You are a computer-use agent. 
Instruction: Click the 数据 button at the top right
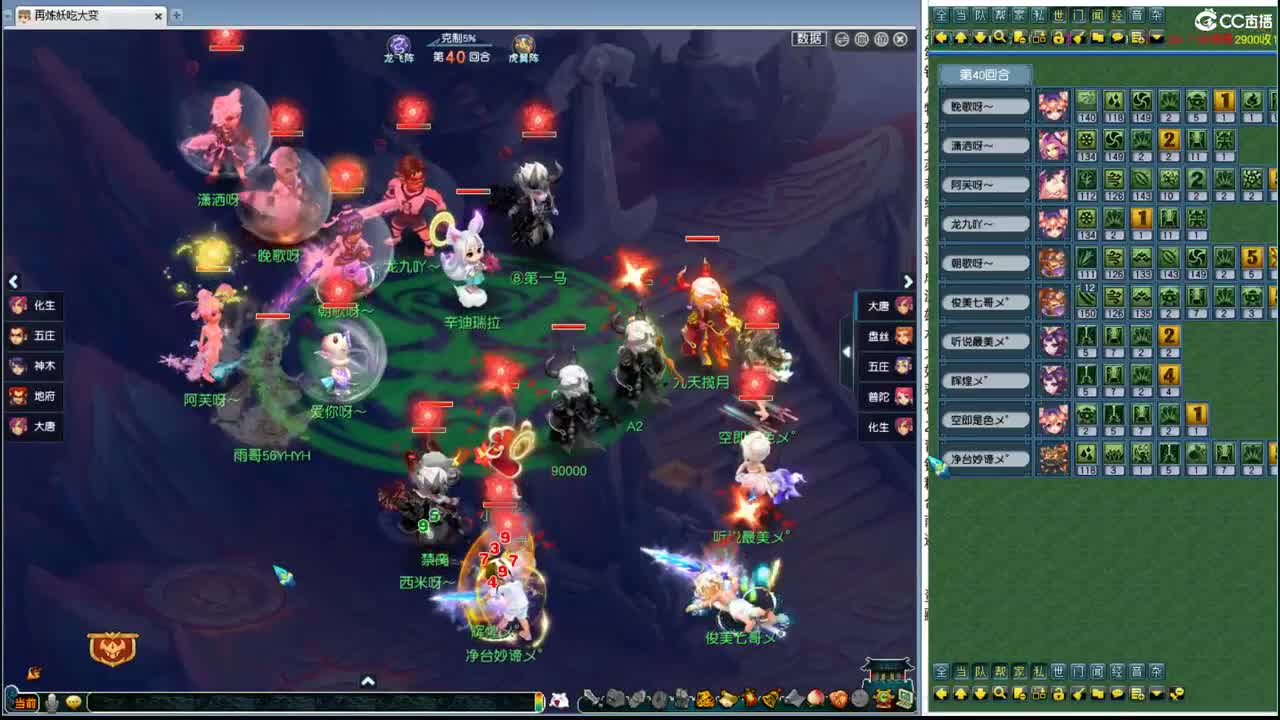point(808,38)
